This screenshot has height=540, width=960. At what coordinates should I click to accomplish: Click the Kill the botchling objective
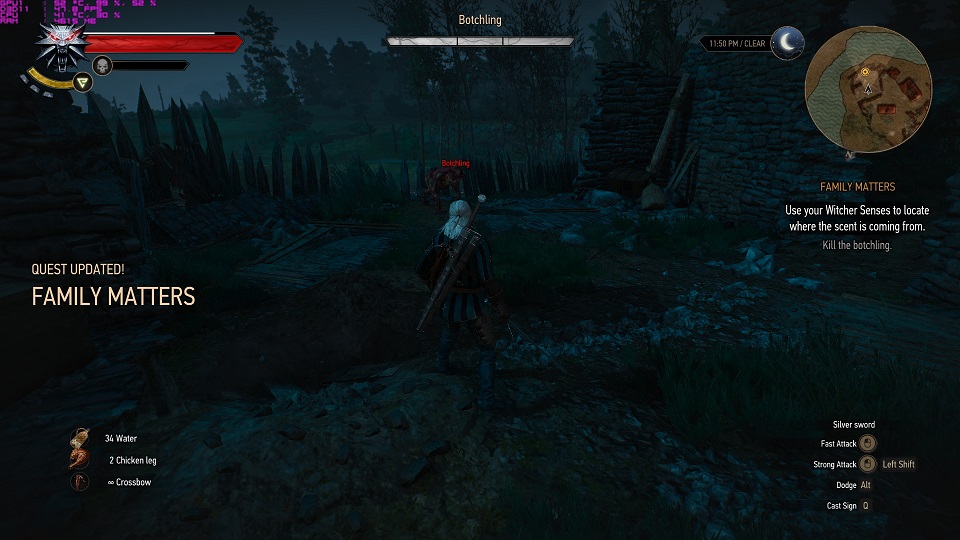coord(857,245)
